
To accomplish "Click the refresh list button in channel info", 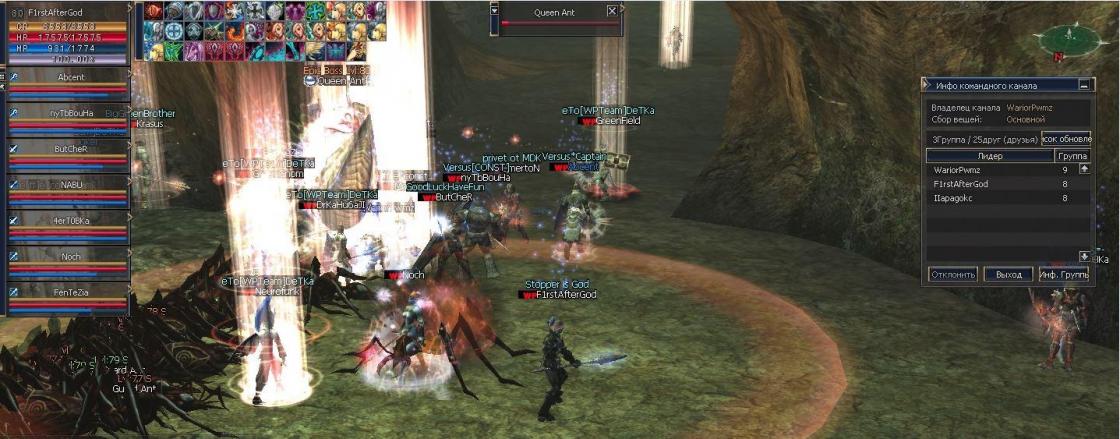I will coord(1066,139).
